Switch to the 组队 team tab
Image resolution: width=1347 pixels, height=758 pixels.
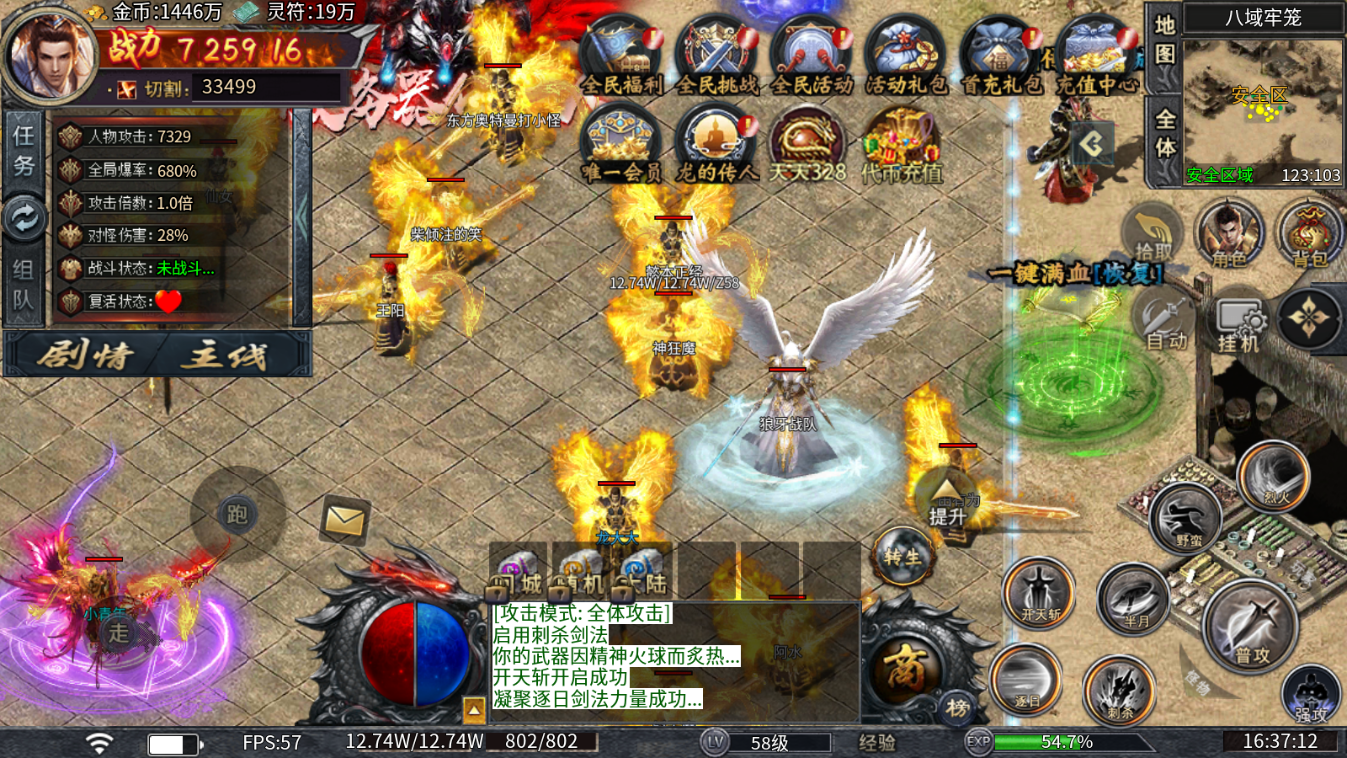pyautogui.click(x=24, y=285)
